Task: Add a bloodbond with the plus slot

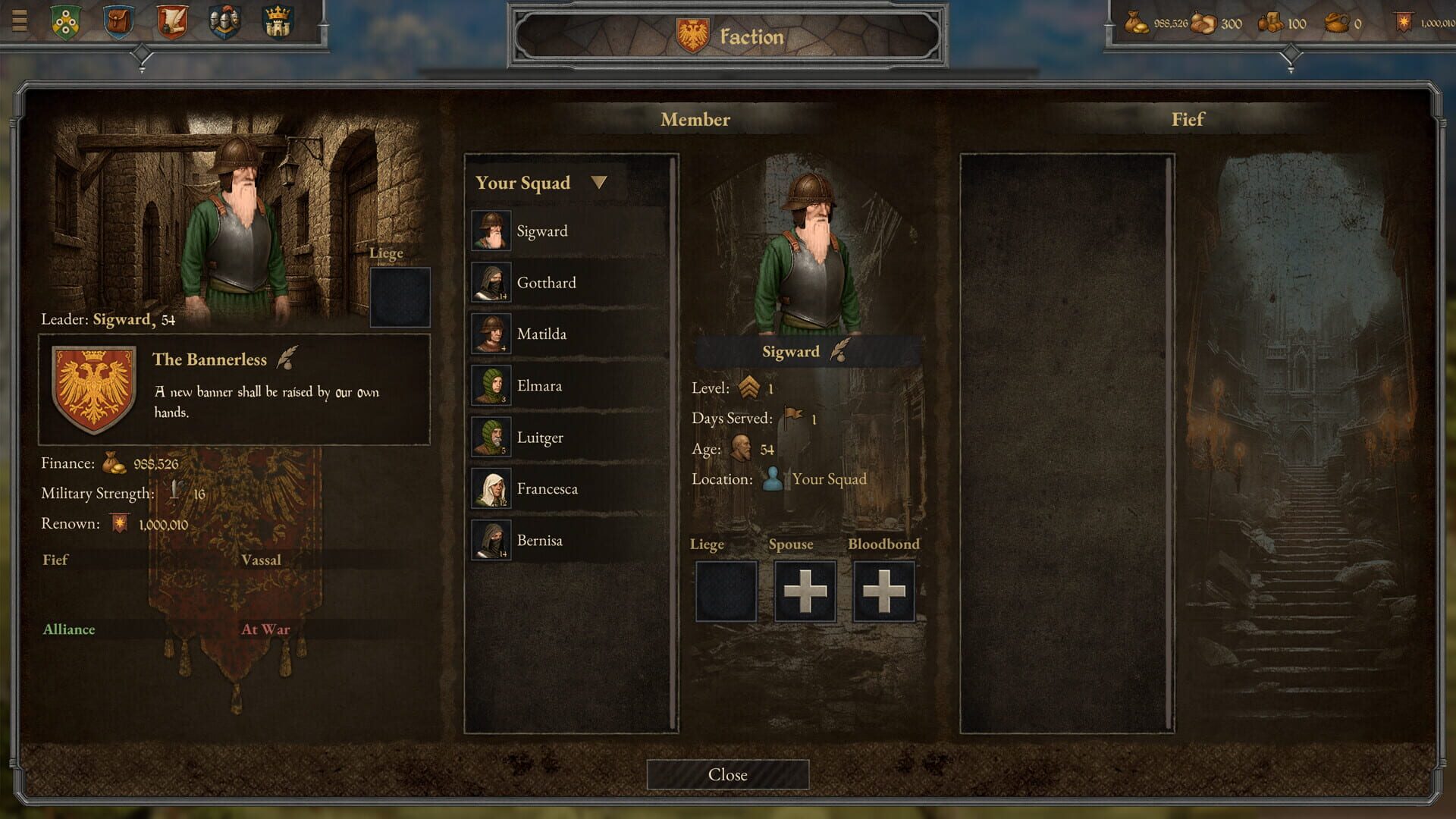Action: (x=883, y=591)
